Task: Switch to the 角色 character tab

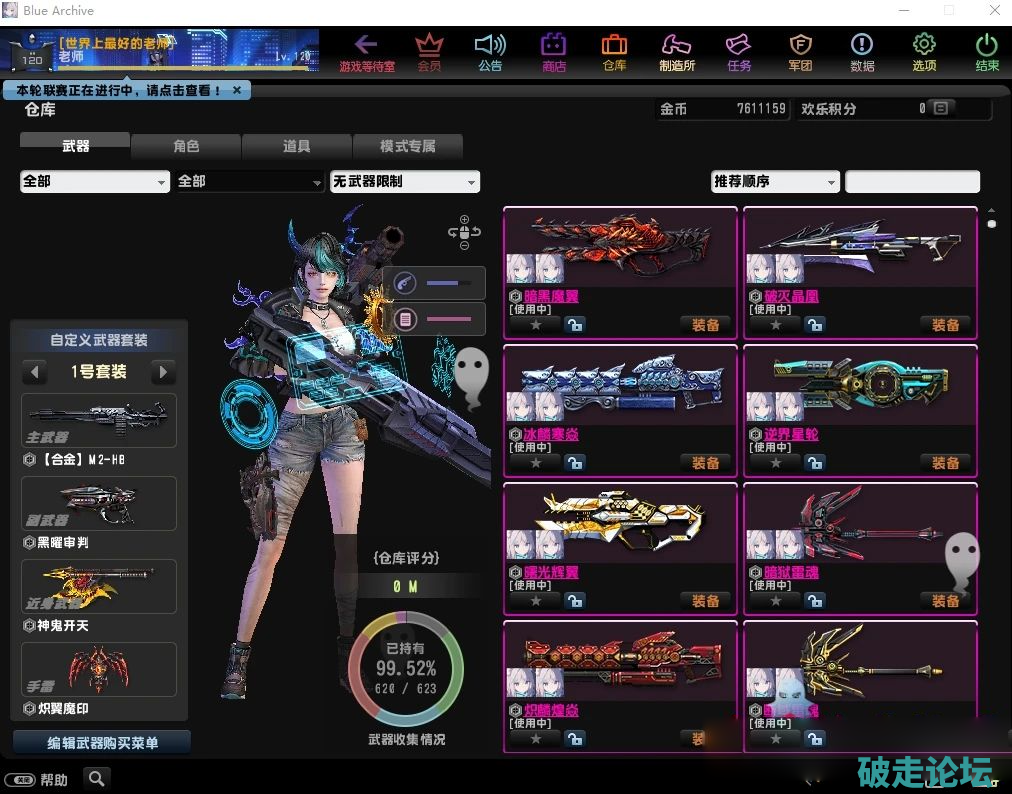Action: coord(186,146)
